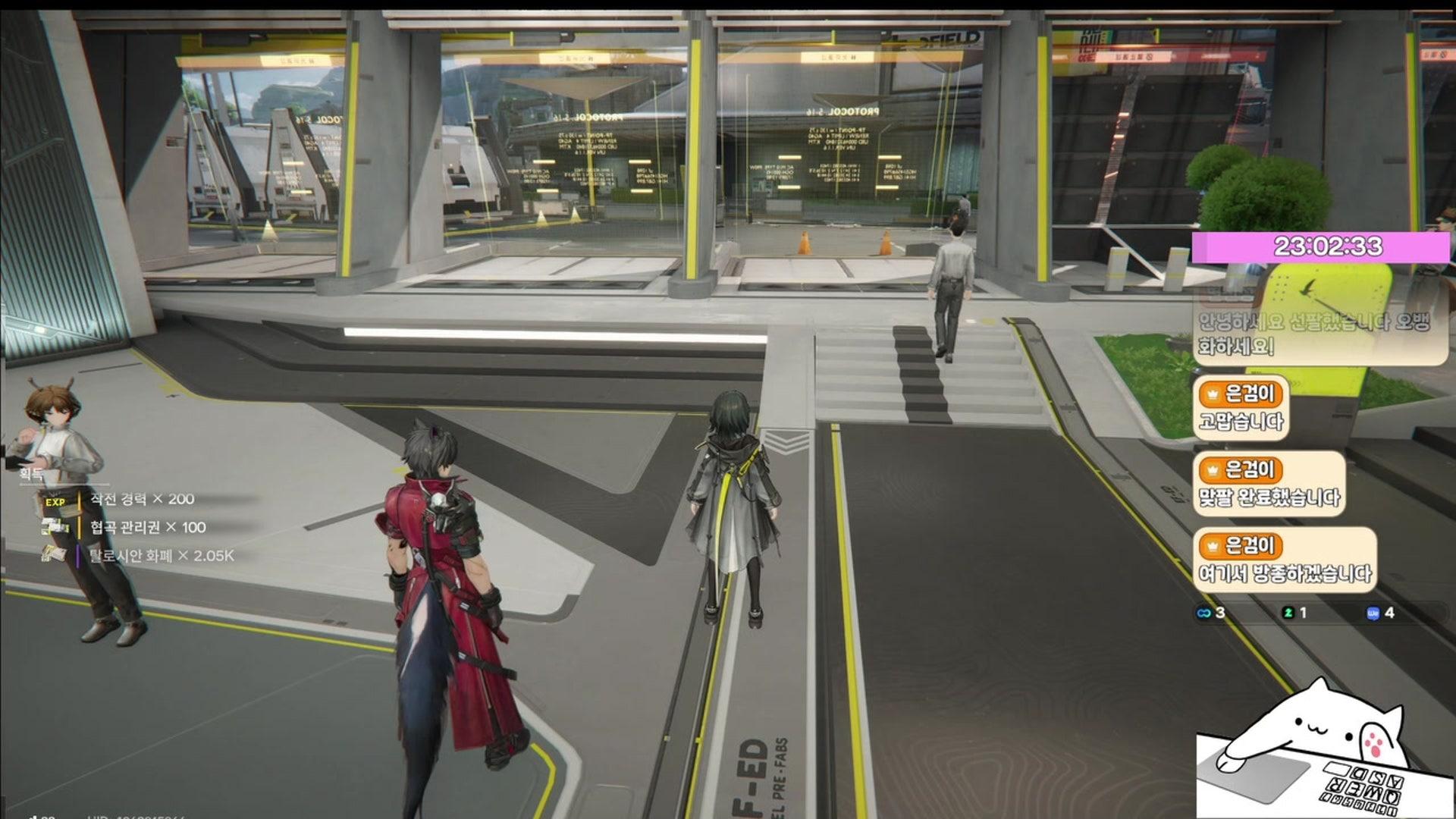Click the 여기서 방종하겠습니다 chat bubble

[1284, 561]
